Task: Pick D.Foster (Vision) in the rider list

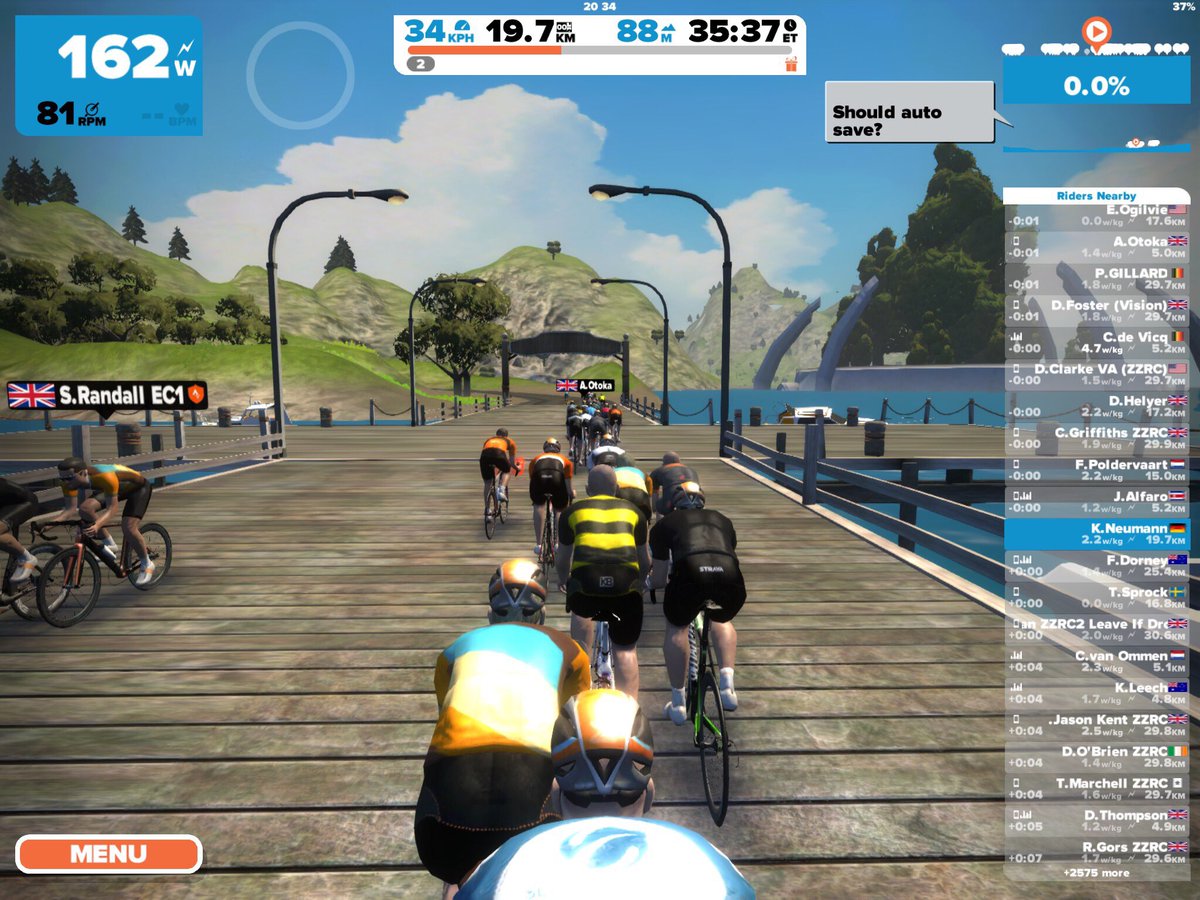Action: 1096,311
